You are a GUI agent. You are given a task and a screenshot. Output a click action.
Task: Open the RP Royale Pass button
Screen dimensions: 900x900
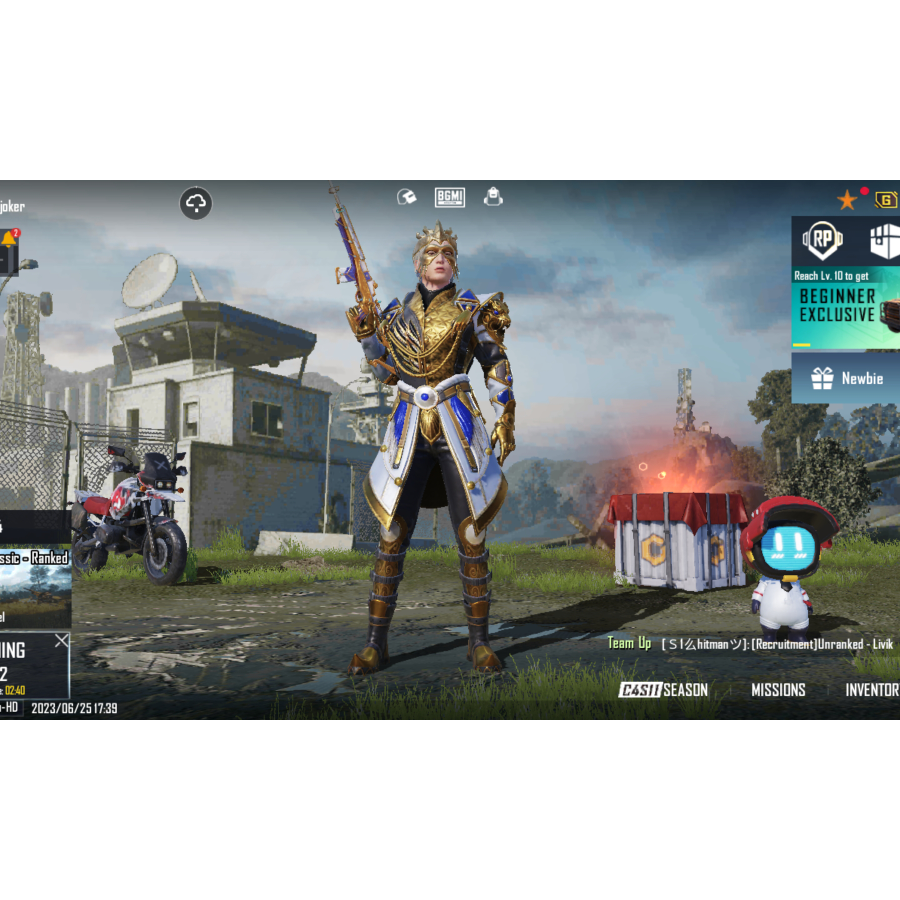[823, 241]
